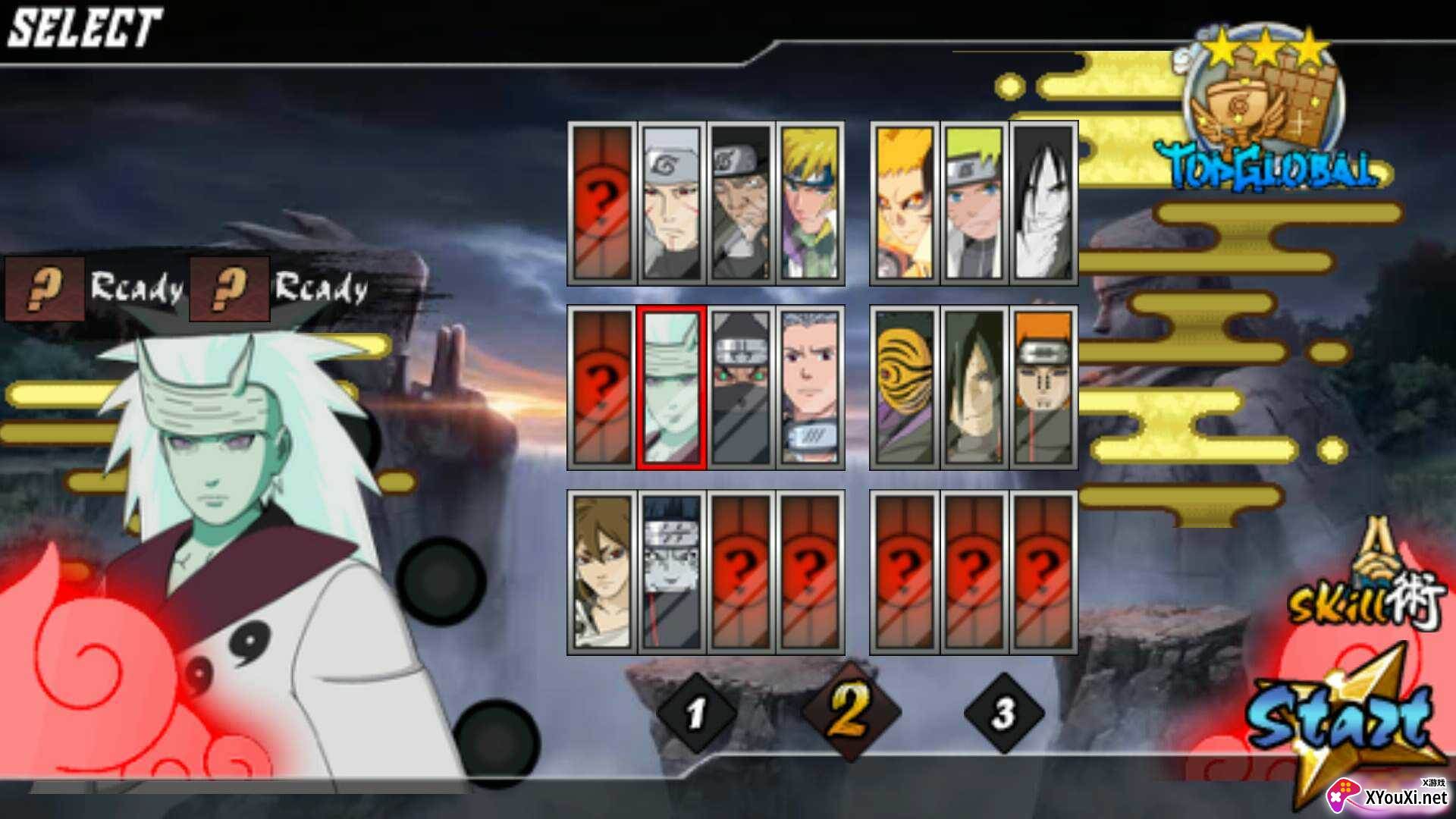Select character page 2 diamond
The image size is (1456, 819).
coord(850,711)
